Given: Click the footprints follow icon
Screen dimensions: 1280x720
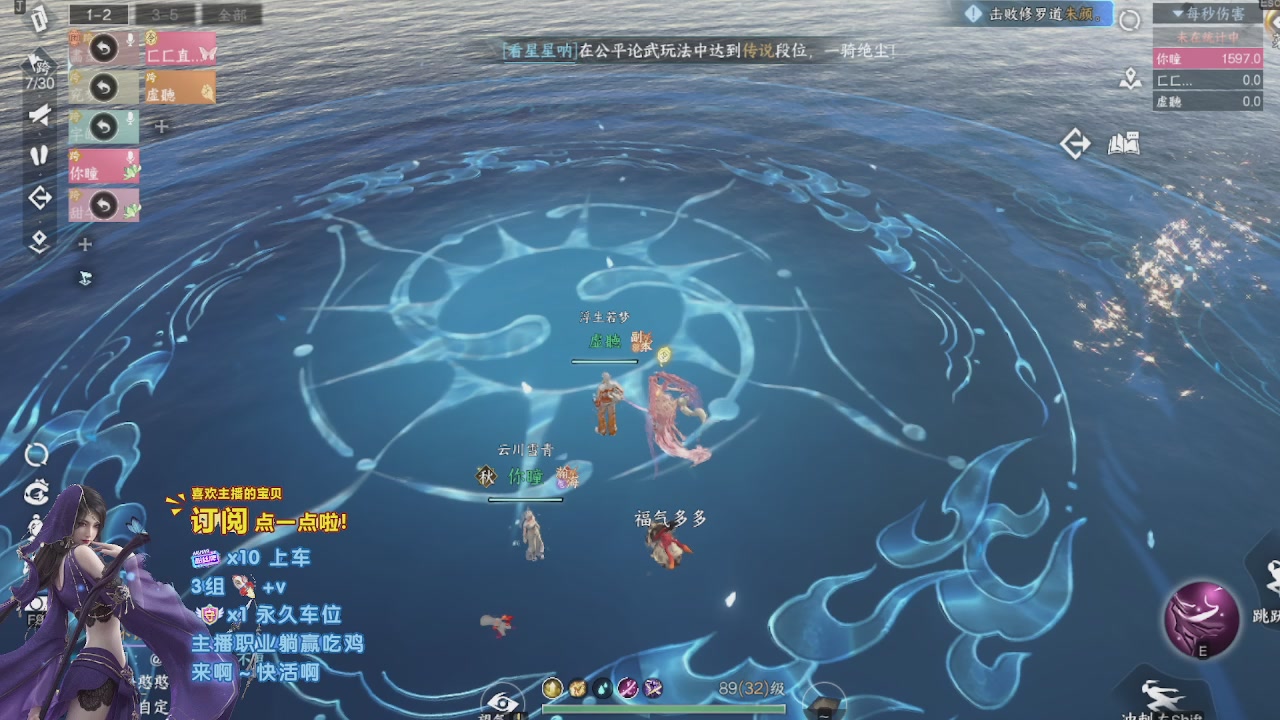Looking at the screenshot, I should point(39,155).
